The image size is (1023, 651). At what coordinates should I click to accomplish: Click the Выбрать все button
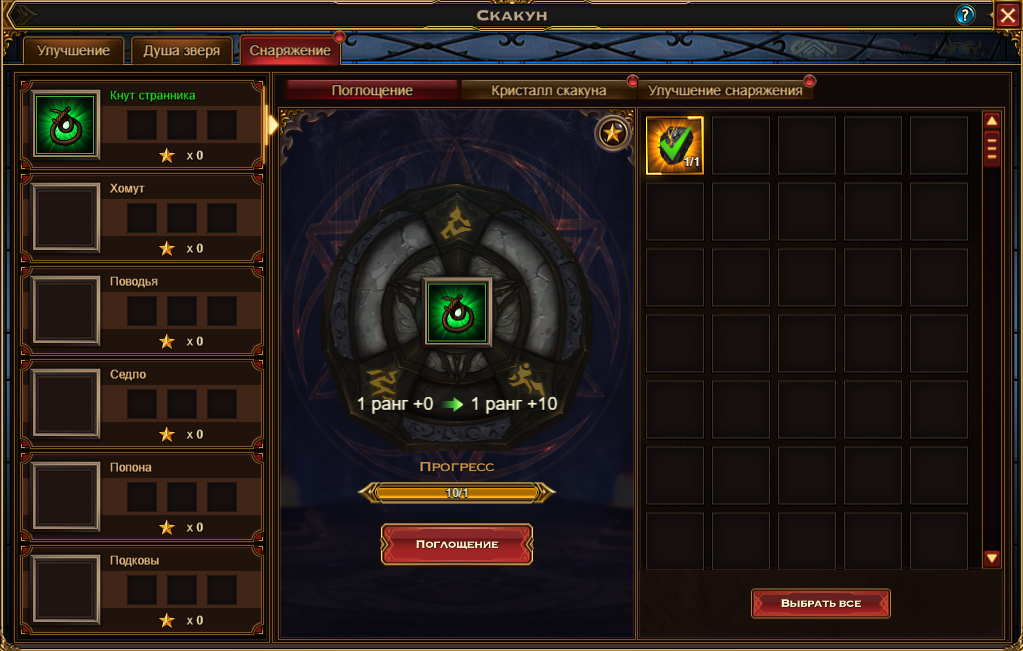point(821,603)
